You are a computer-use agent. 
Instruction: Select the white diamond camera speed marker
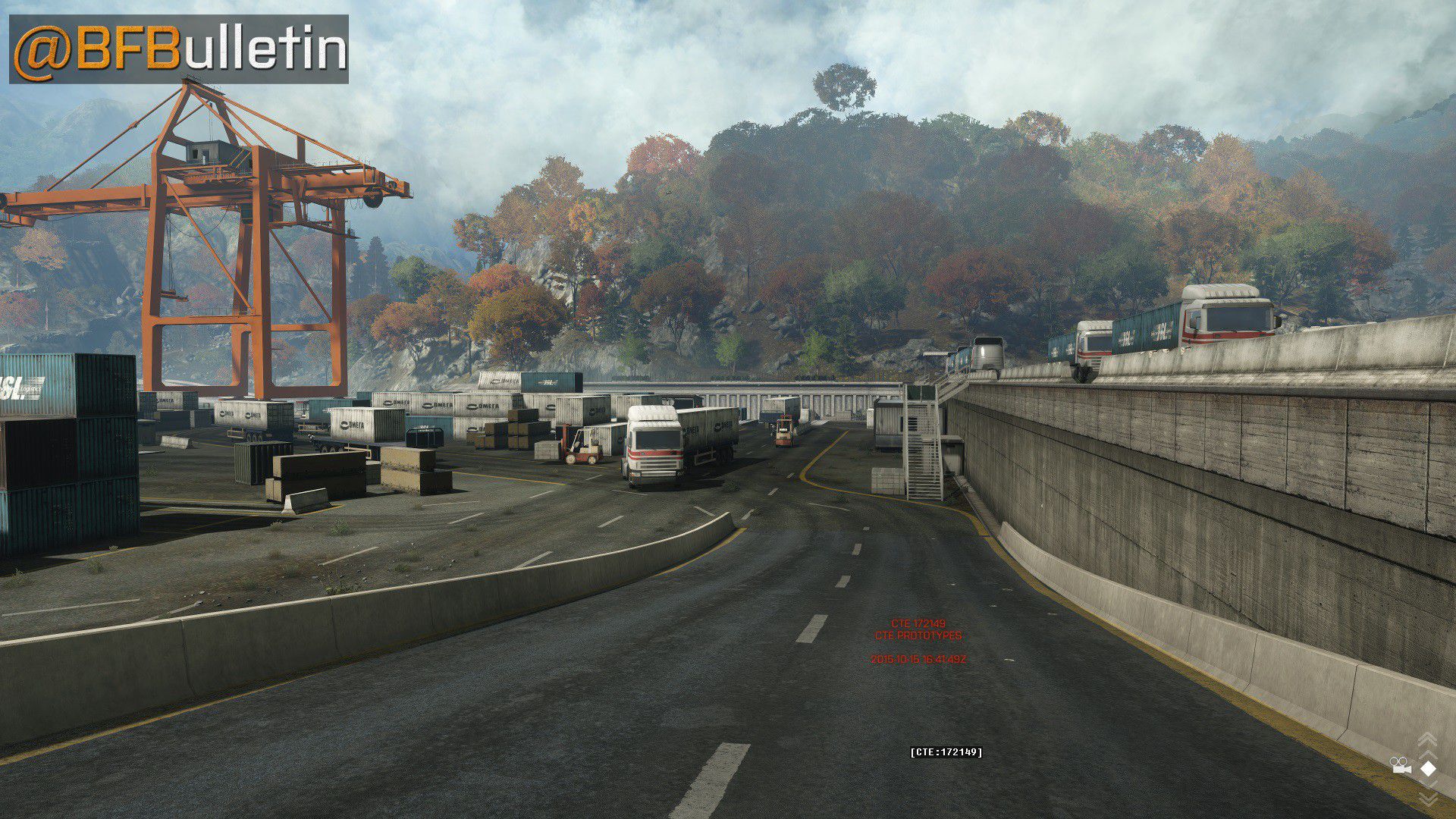[x=1428, y=768]
